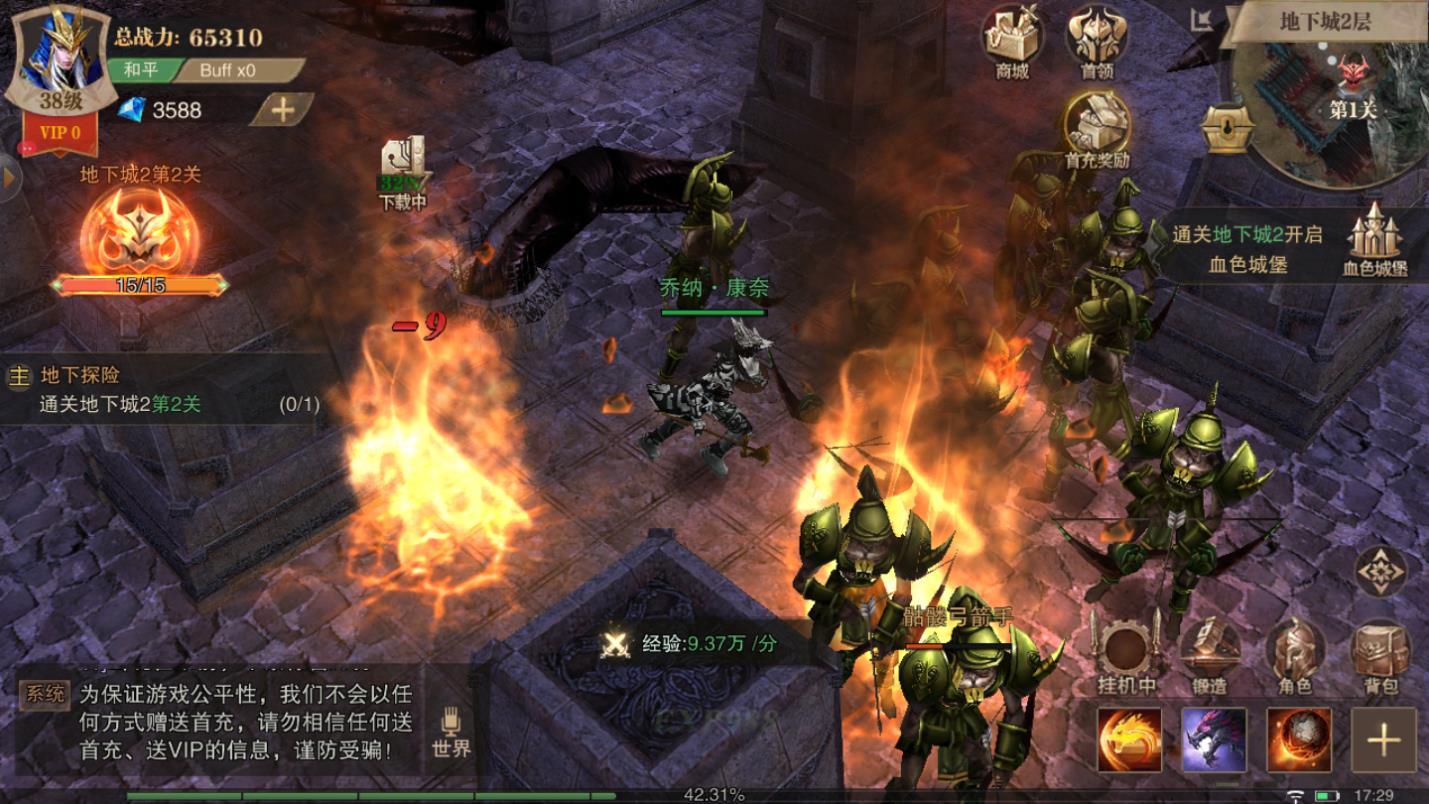
Task: Add diamonds with the plus button
Action: [282, 110]
